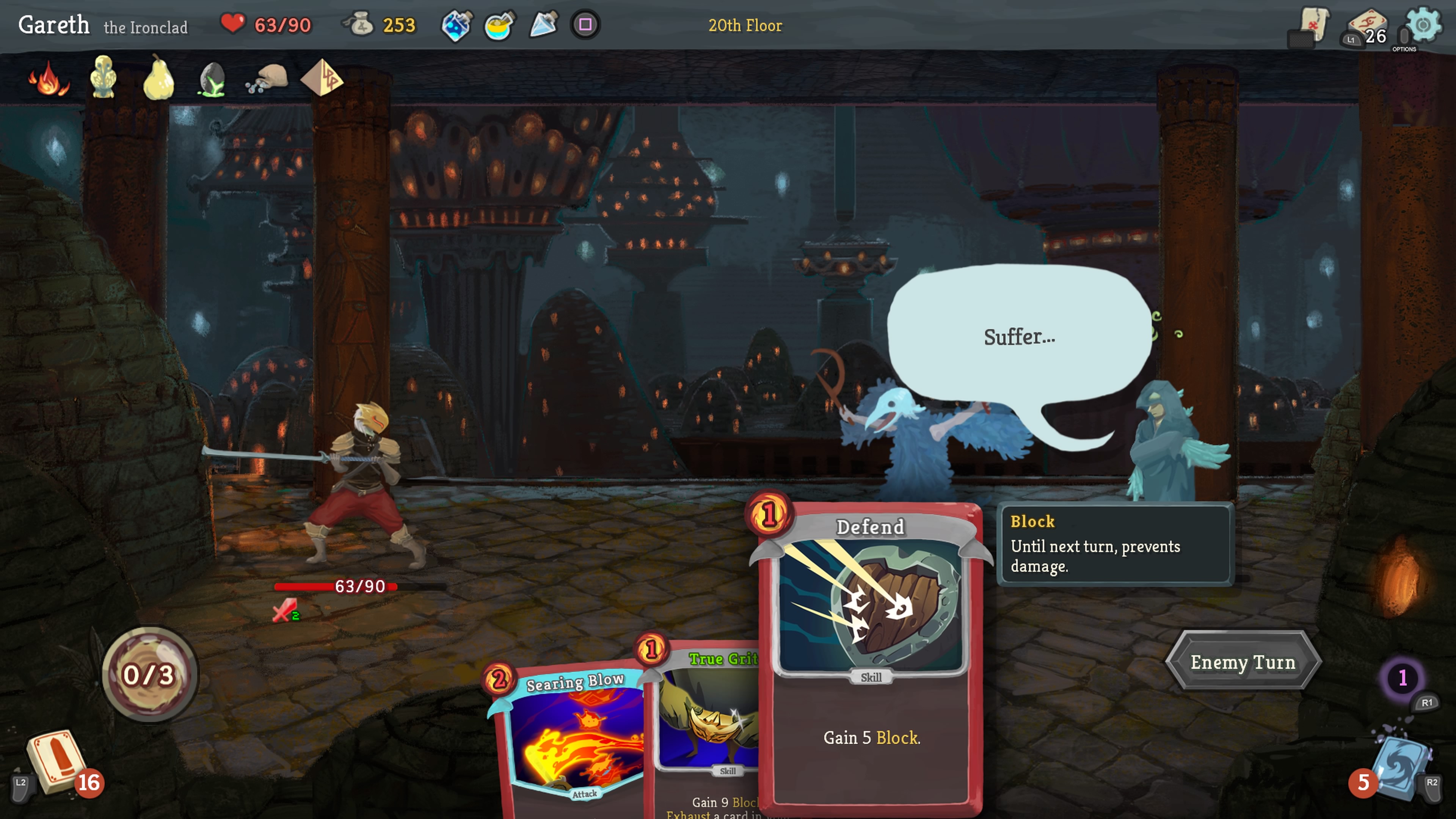Viewport: 1456px width, 819px height.
Task: Inspect the pear relic
Action: pos(158,78)
